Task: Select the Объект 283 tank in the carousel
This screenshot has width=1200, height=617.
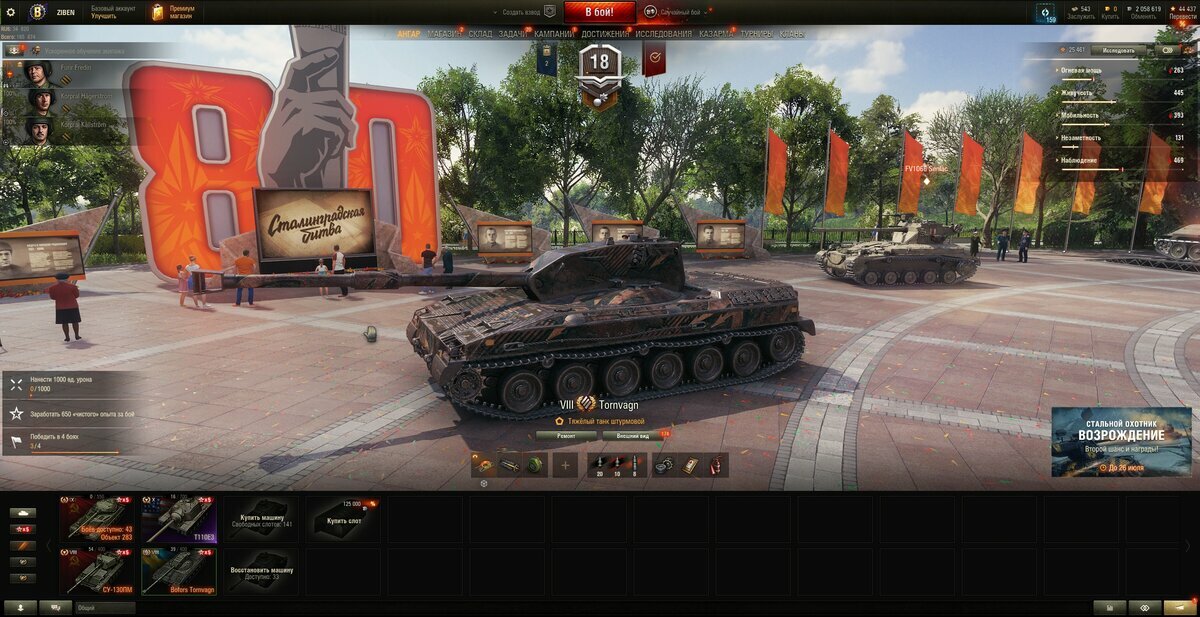Action: click(x=96, y=518)
